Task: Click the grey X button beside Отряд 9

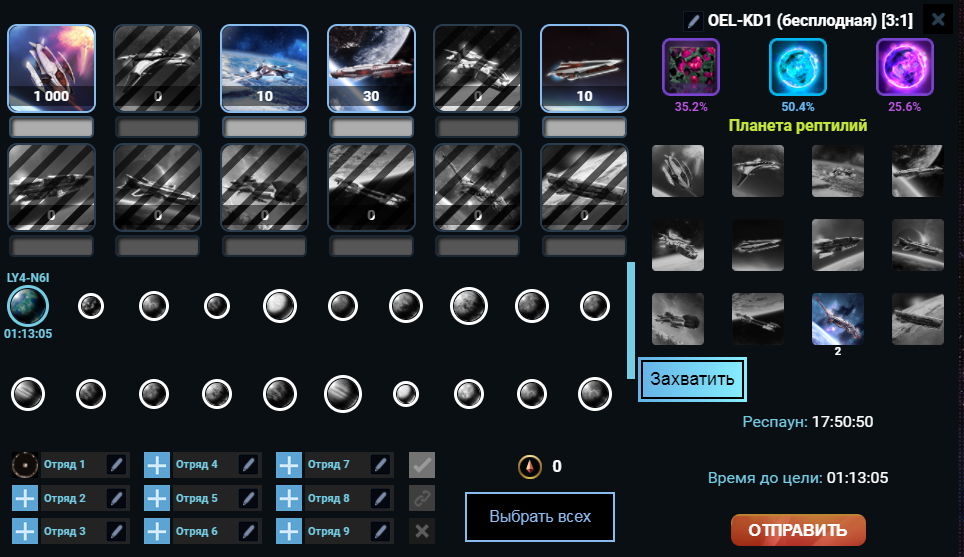Action: pyautogui.click(x=422, y=531)
